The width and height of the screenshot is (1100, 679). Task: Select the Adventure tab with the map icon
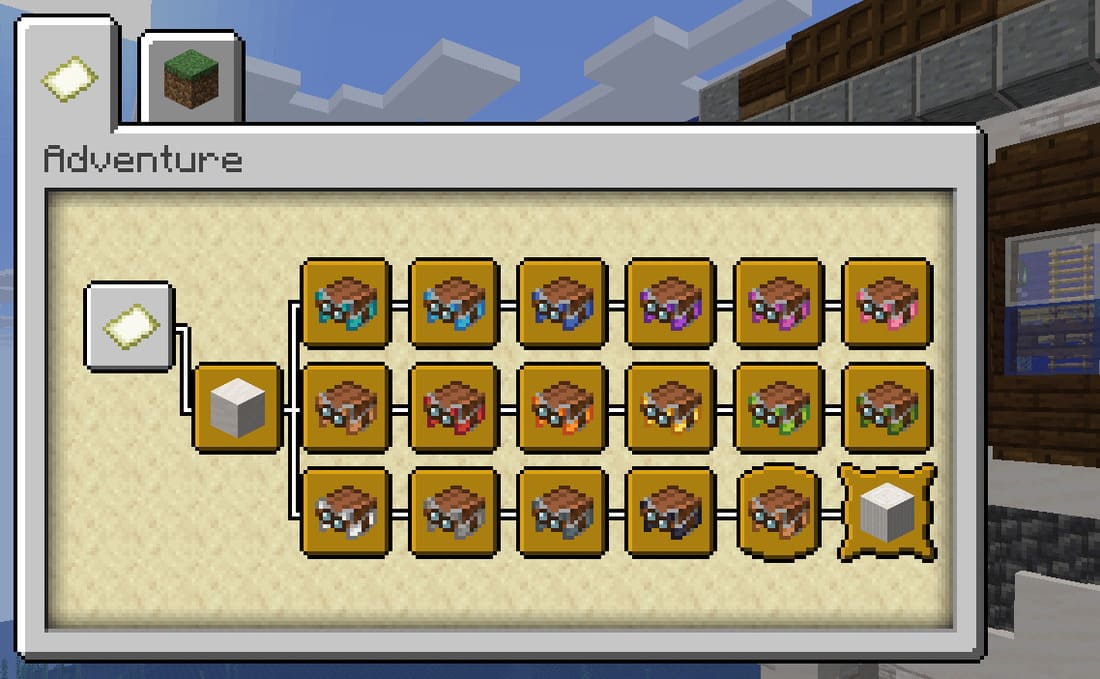pos(69,79)
